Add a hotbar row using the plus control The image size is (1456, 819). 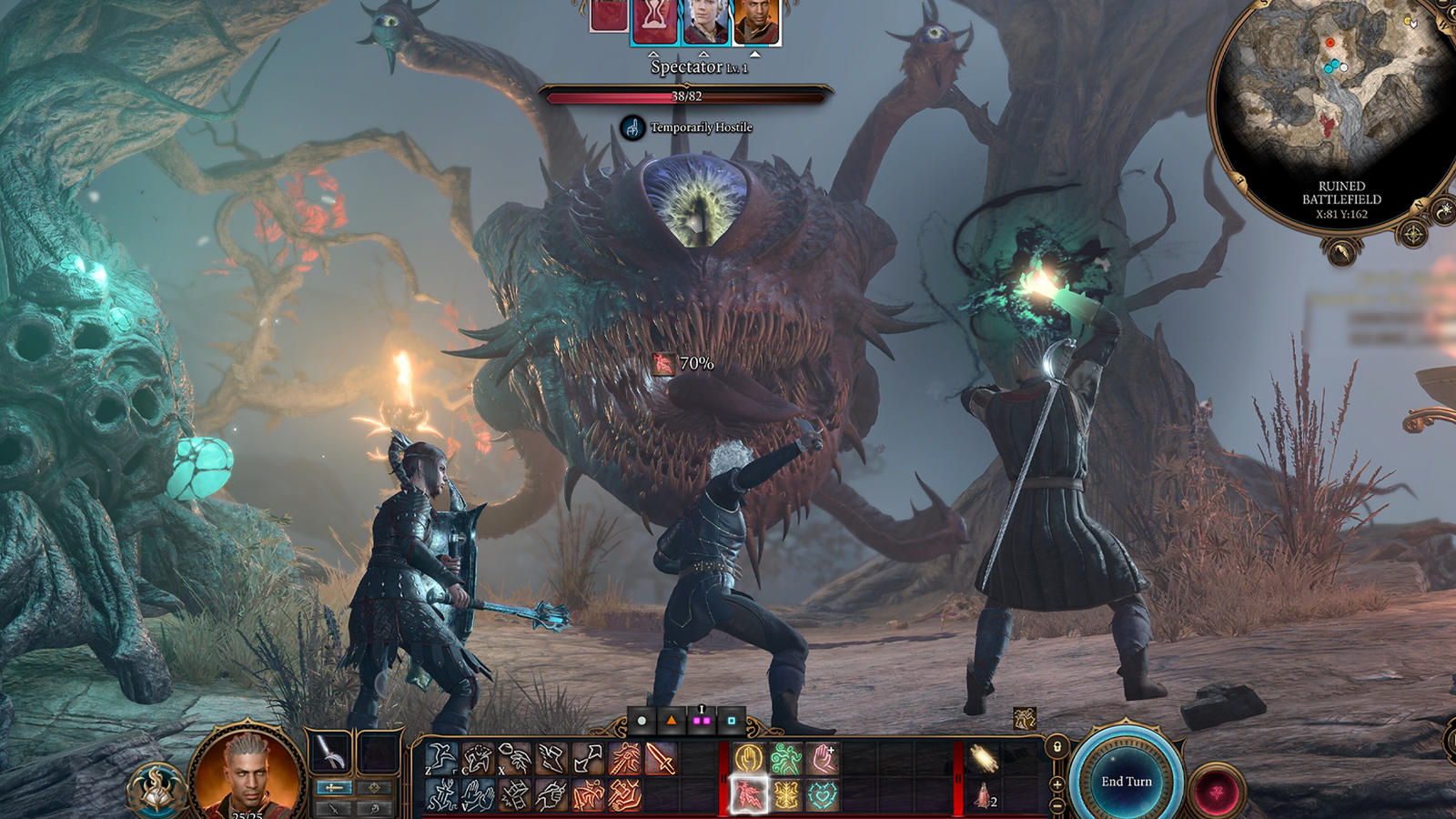point(1057,784)
